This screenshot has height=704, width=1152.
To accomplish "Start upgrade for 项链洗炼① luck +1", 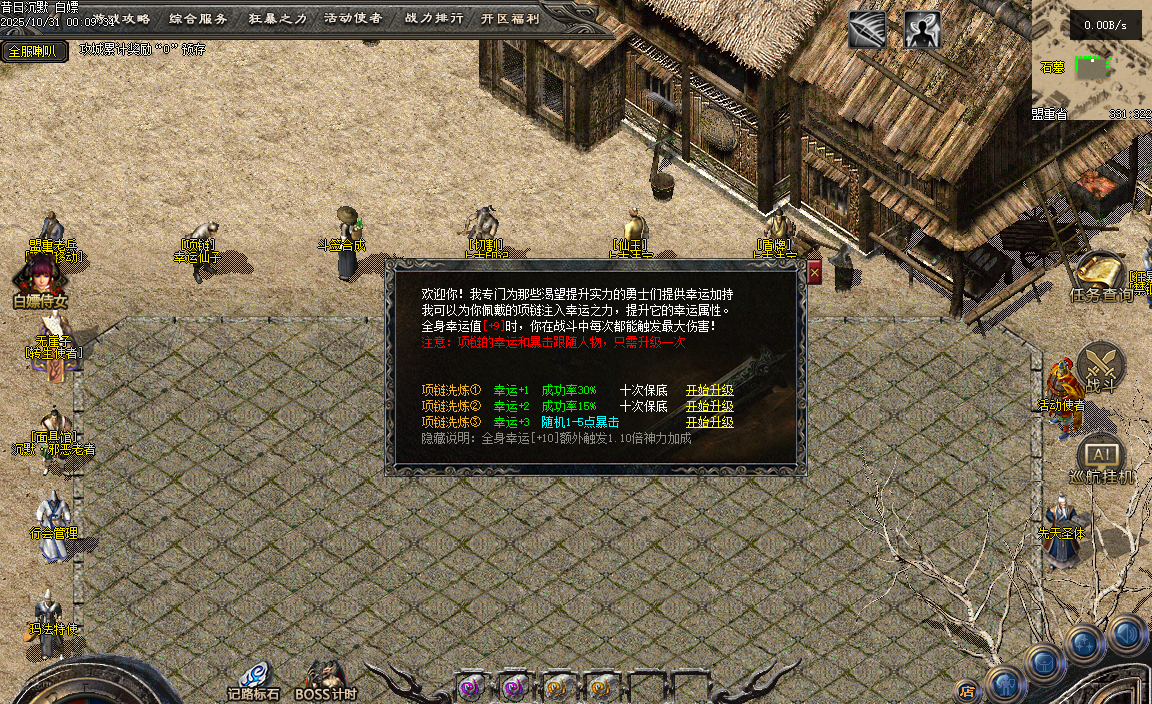I will (709, 390).
